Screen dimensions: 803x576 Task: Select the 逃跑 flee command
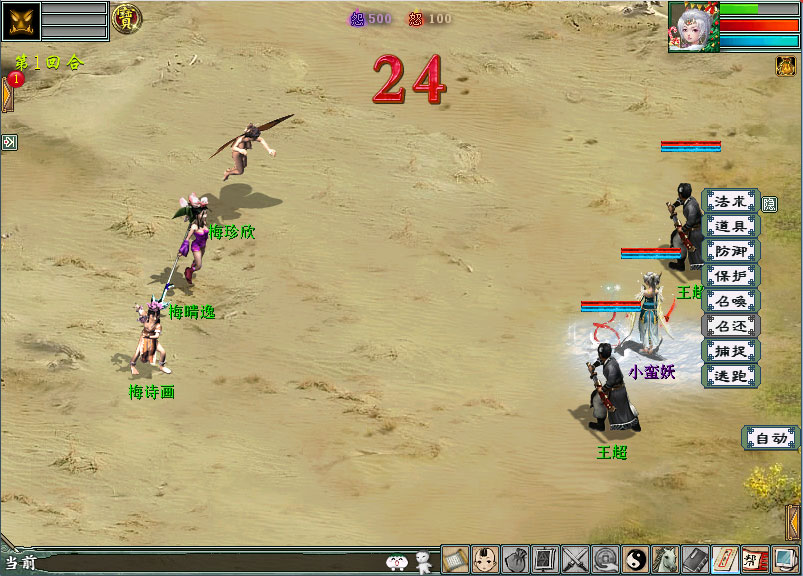pyautogui.click(x=731, y=376)
